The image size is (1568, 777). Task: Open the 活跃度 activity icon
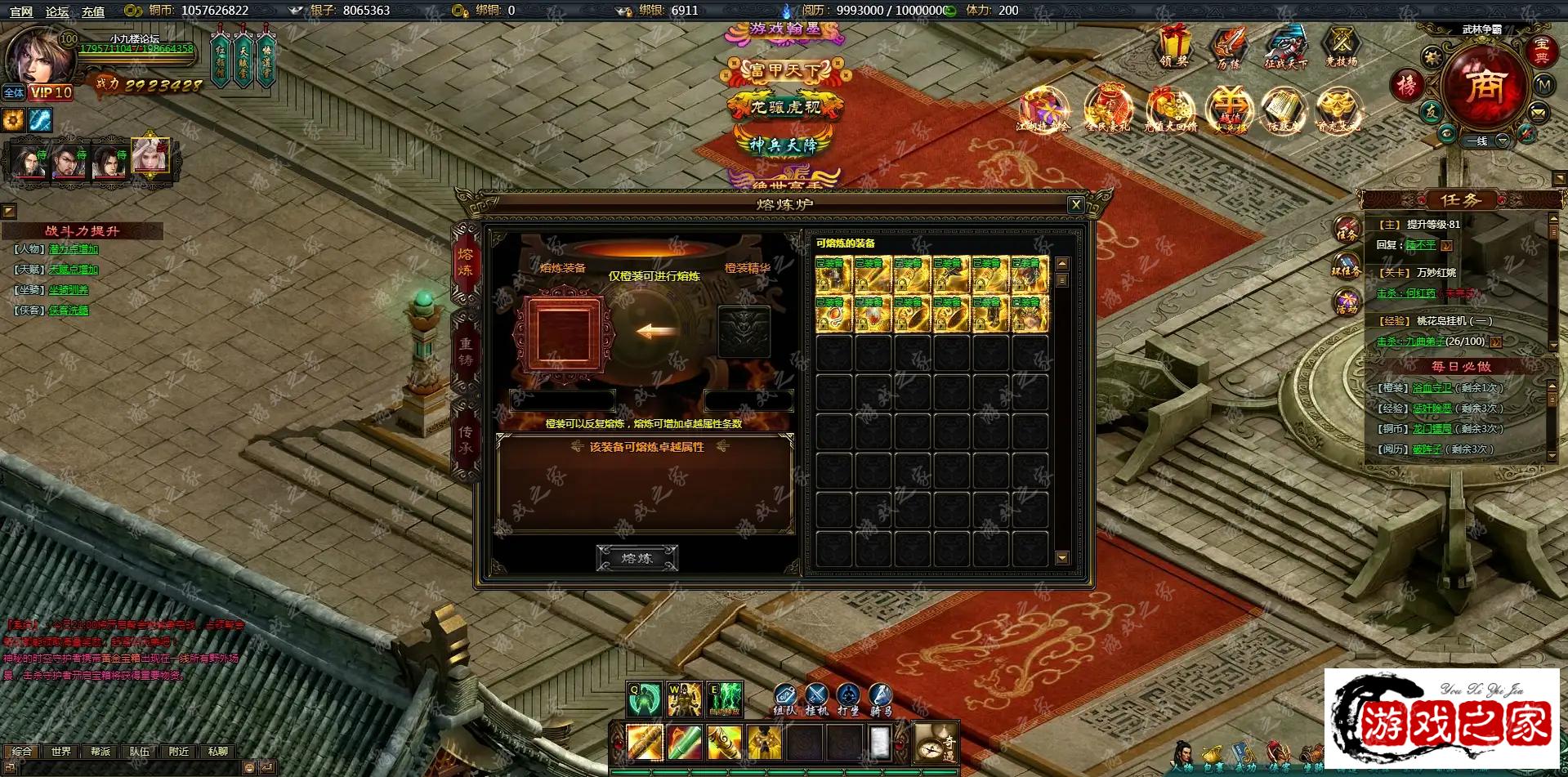point(1282,110)
